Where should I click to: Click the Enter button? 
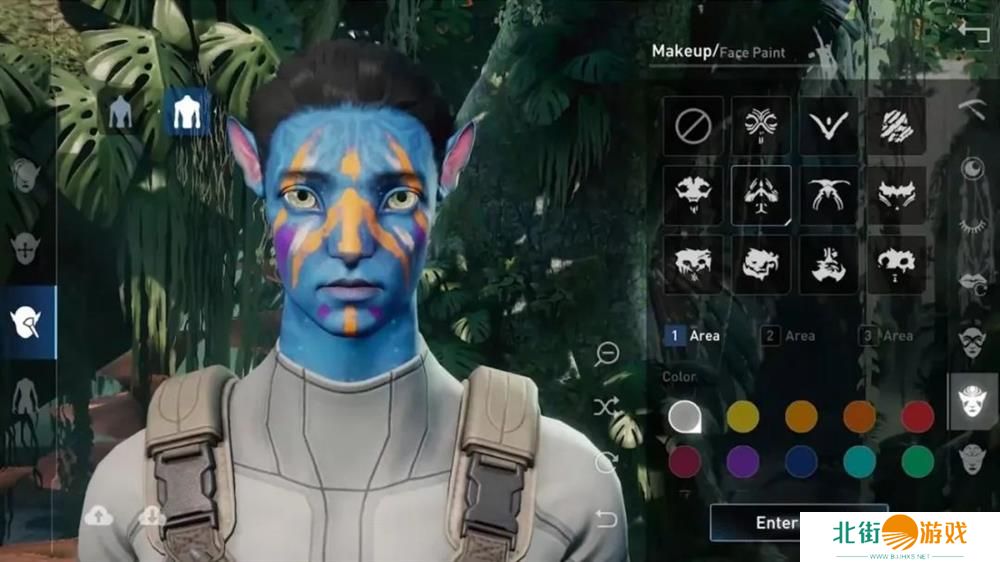(776, 522)
